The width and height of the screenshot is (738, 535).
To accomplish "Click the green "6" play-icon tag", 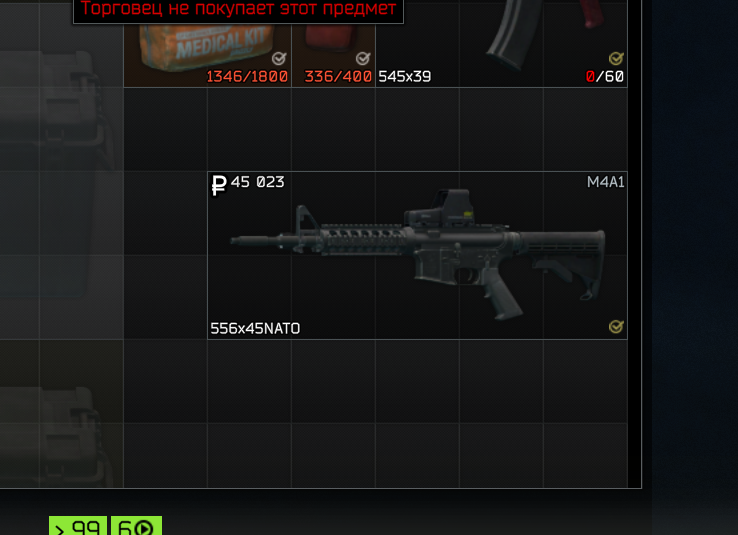I will point(136,526).
